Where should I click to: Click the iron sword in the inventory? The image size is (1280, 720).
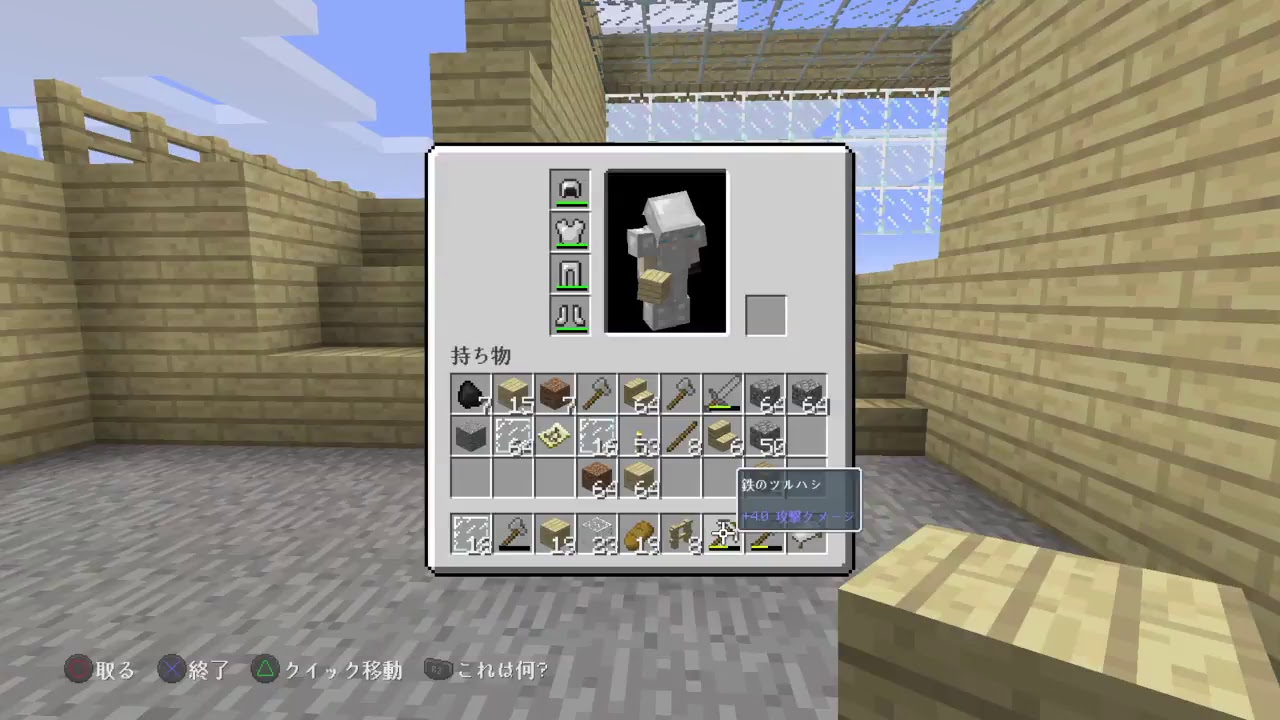pyautogui.click(x=722, y=392)
